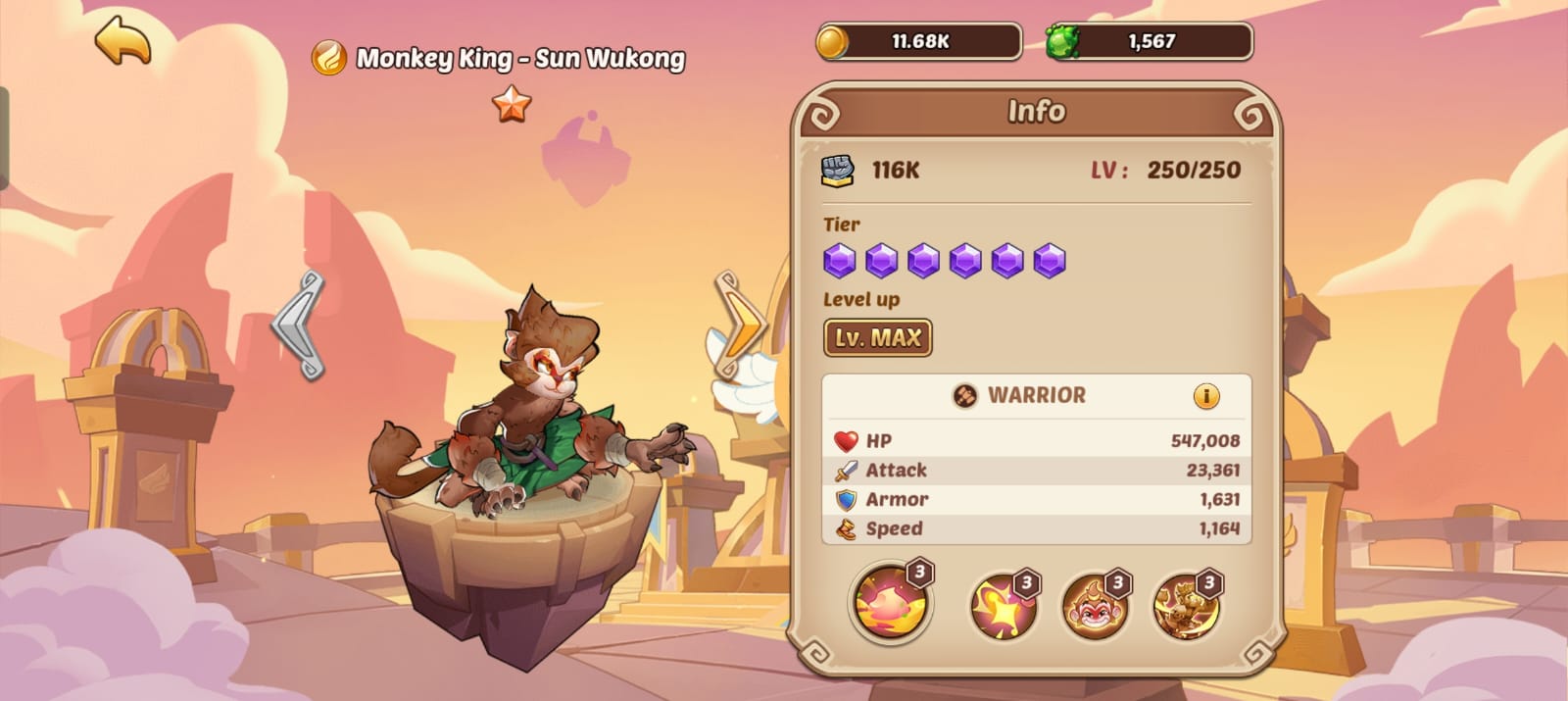The image size is (1568, 701).
Task: Tap the gold coin currency counter
Action: pyautogui.click(x=918, y=42)
